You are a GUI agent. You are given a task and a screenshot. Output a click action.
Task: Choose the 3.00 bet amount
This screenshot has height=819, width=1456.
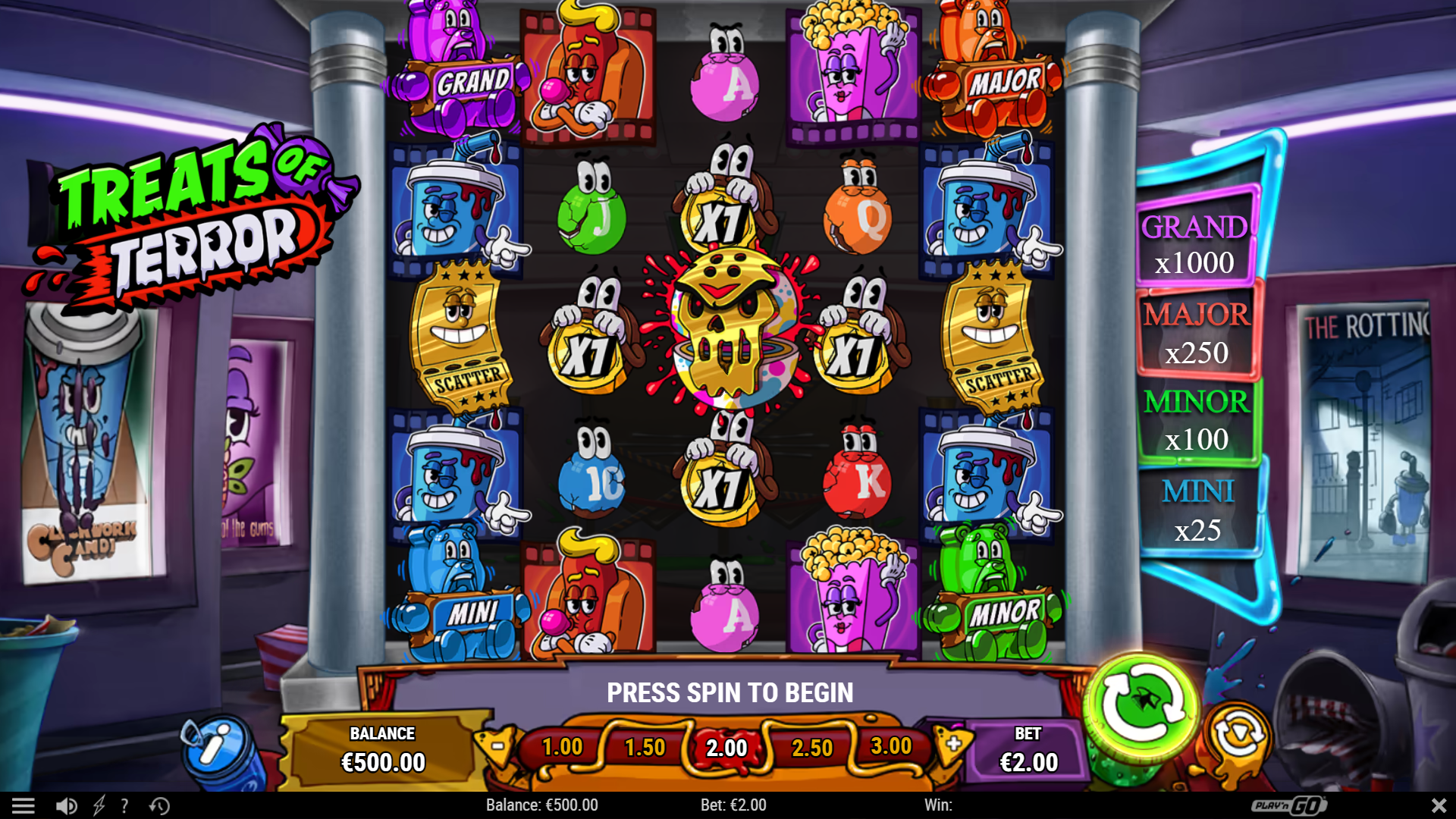pos(893,747)
